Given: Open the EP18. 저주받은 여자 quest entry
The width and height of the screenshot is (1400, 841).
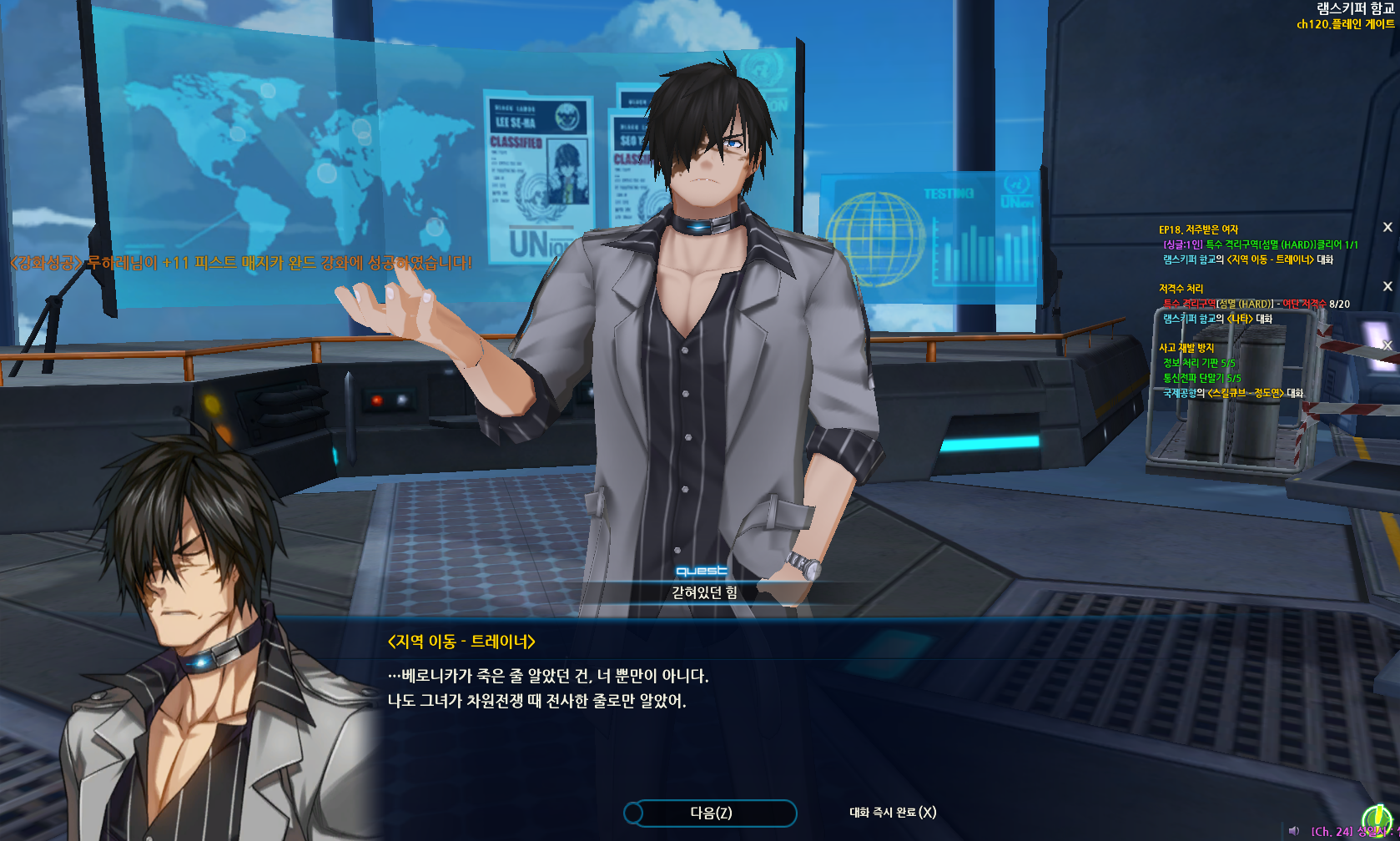Looking at the screenshot, I should [x=1198, y=229].
